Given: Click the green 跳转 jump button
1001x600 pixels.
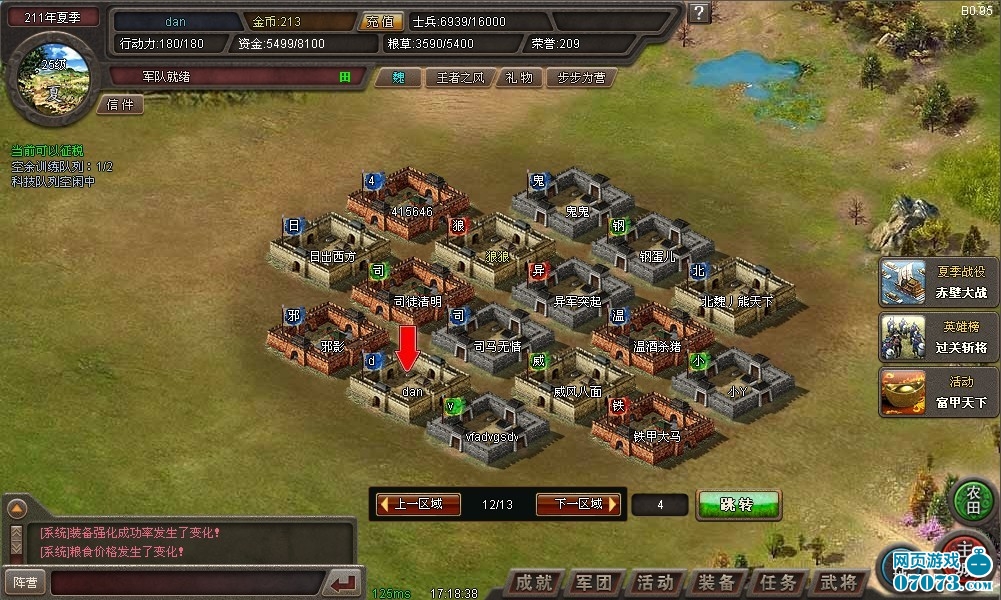Looking at the screenshot, I should pyautogui.click(x=738, y=505).
